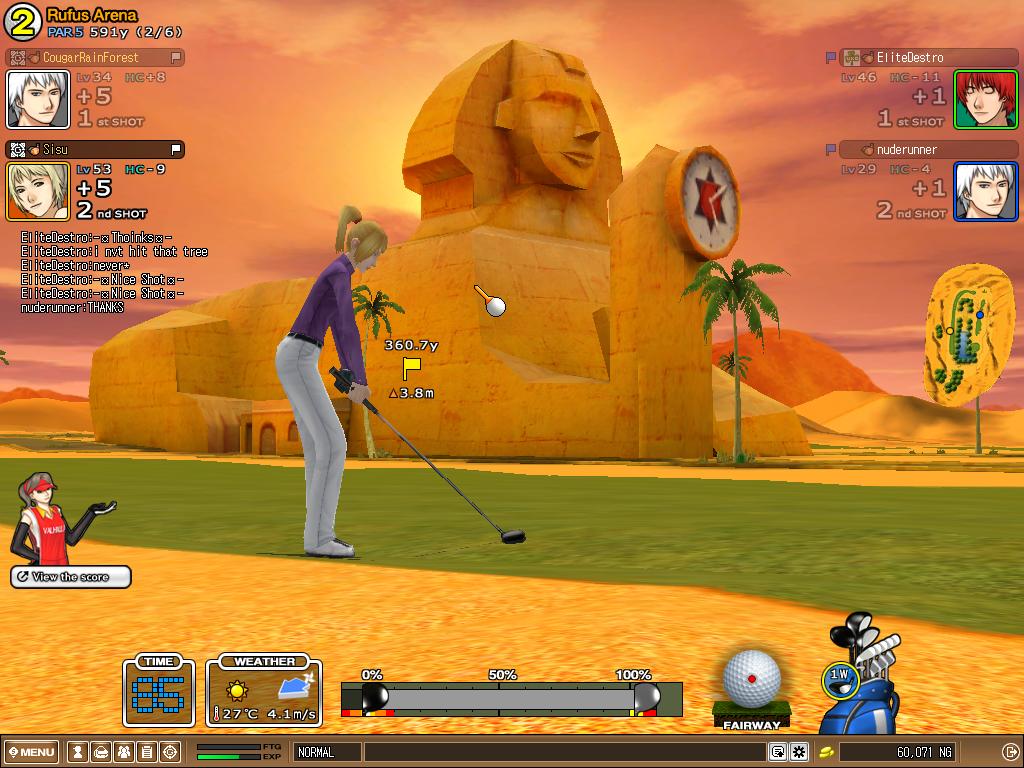Click the cap-shaped icon in bottom toolbar
The image size is (1024, 768).
tap(100, 752)
